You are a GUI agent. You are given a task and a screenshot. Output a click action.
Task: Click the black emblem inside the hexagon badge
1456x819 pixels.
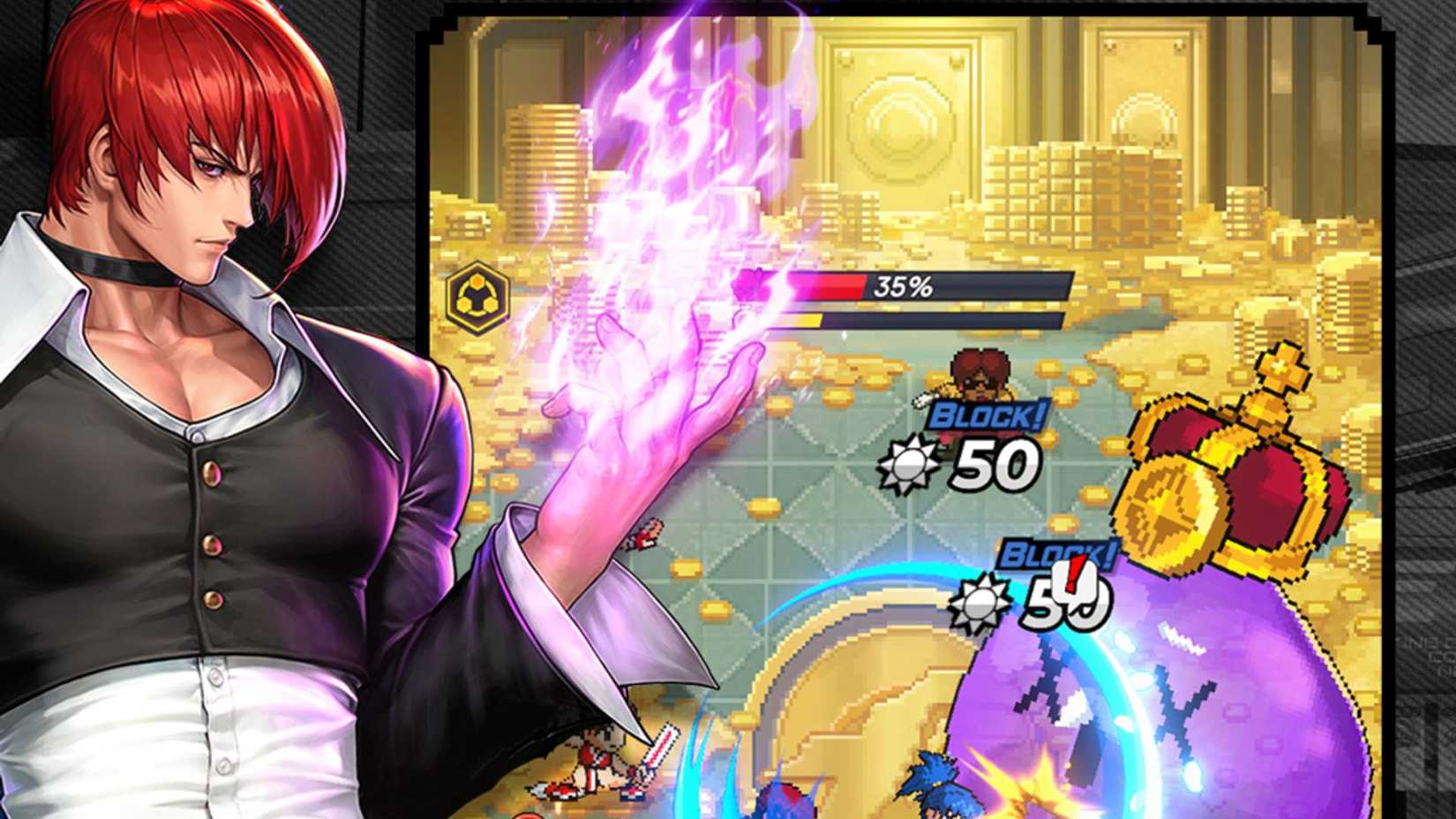477,298
